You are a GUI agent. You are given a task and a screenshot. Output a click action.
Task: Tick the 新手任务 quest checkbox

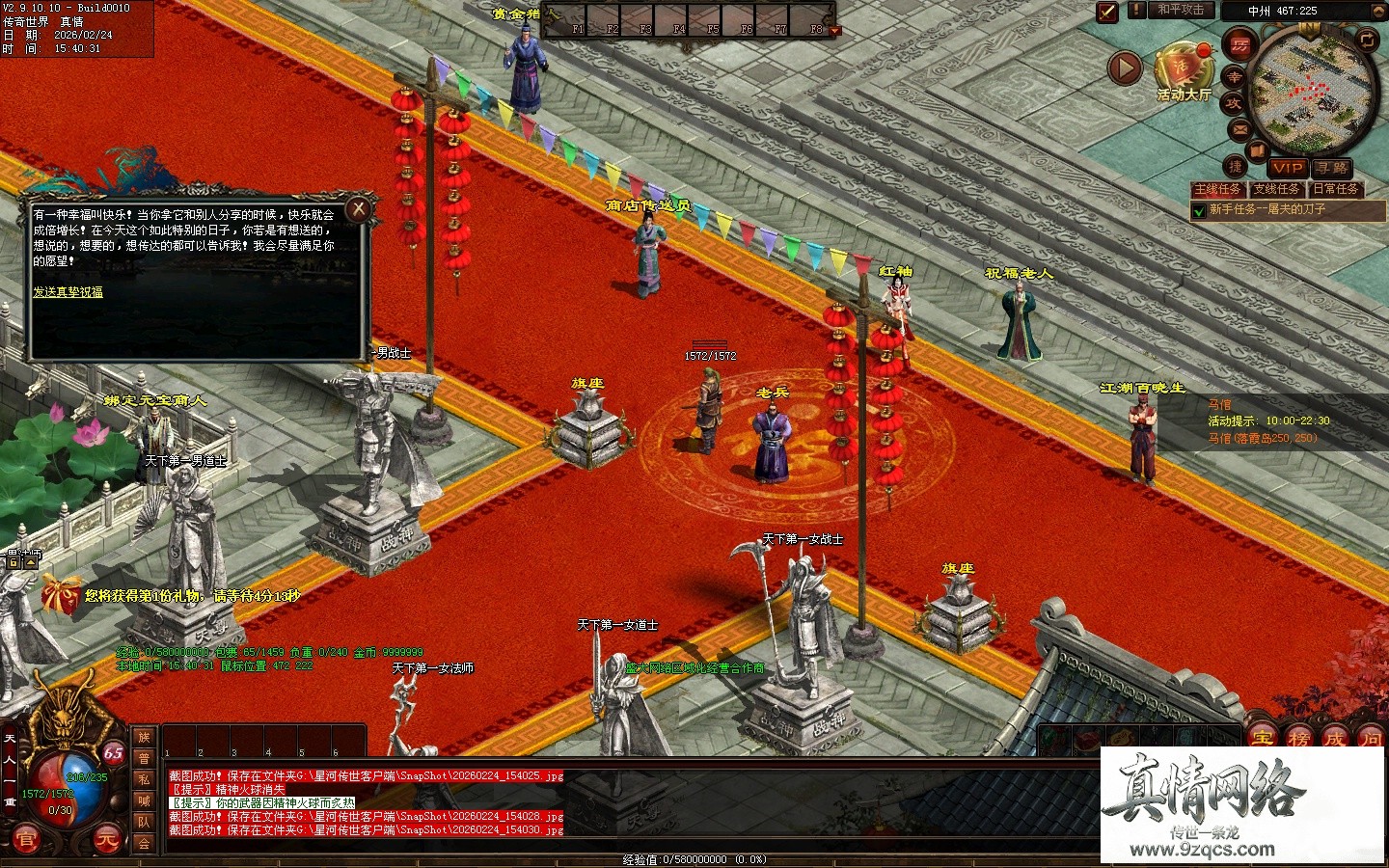tap(1199, 210)
